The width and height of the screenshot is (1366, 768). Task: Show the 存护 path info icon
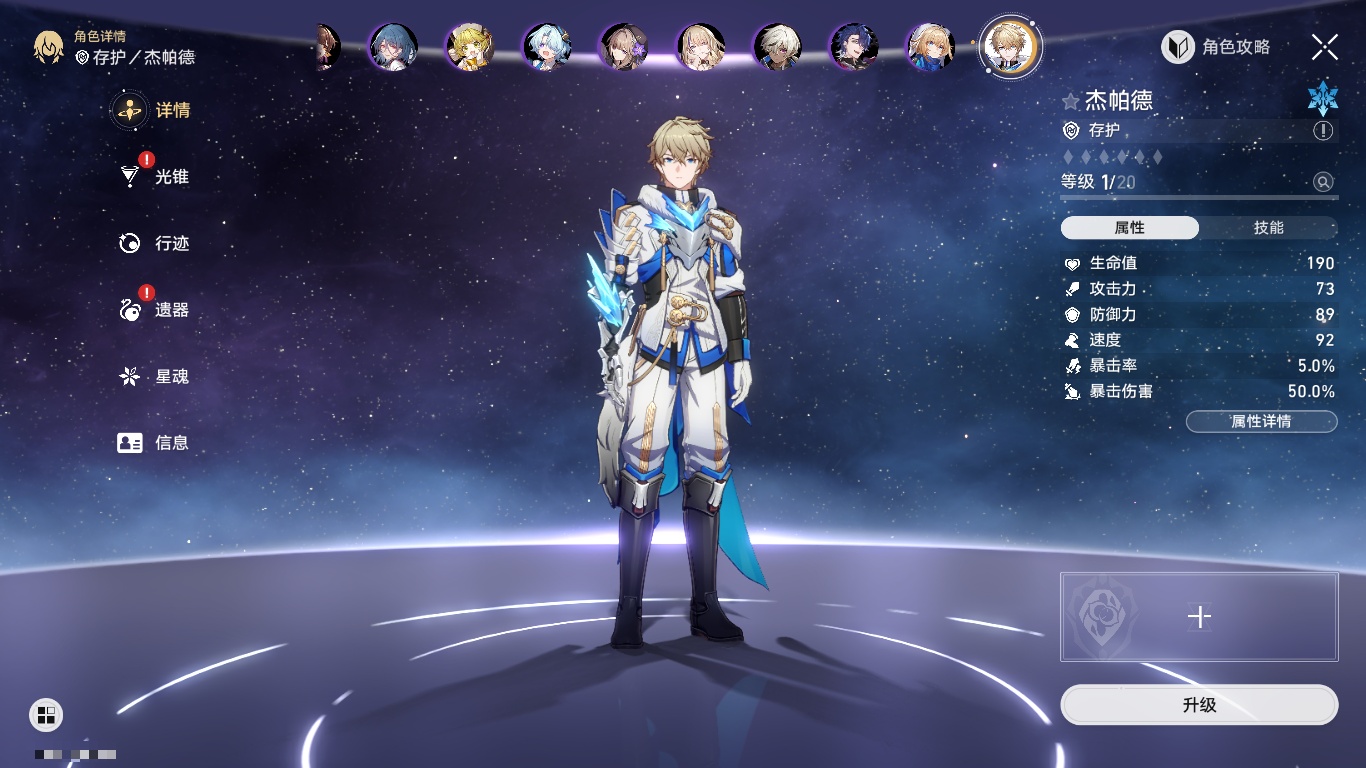(1323, 131)
